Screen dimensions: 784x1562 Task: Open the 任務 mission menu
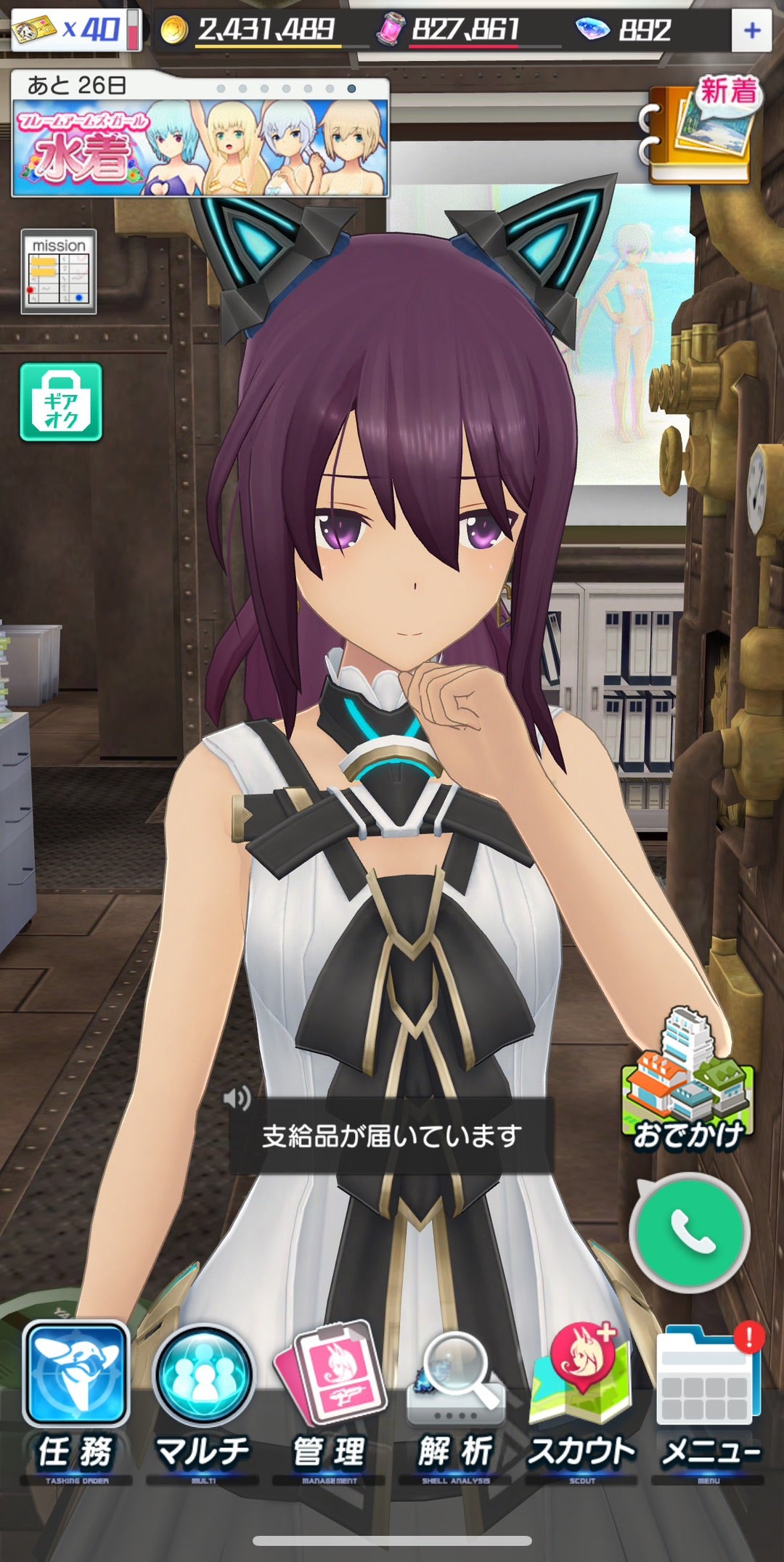click(76, 1398)
